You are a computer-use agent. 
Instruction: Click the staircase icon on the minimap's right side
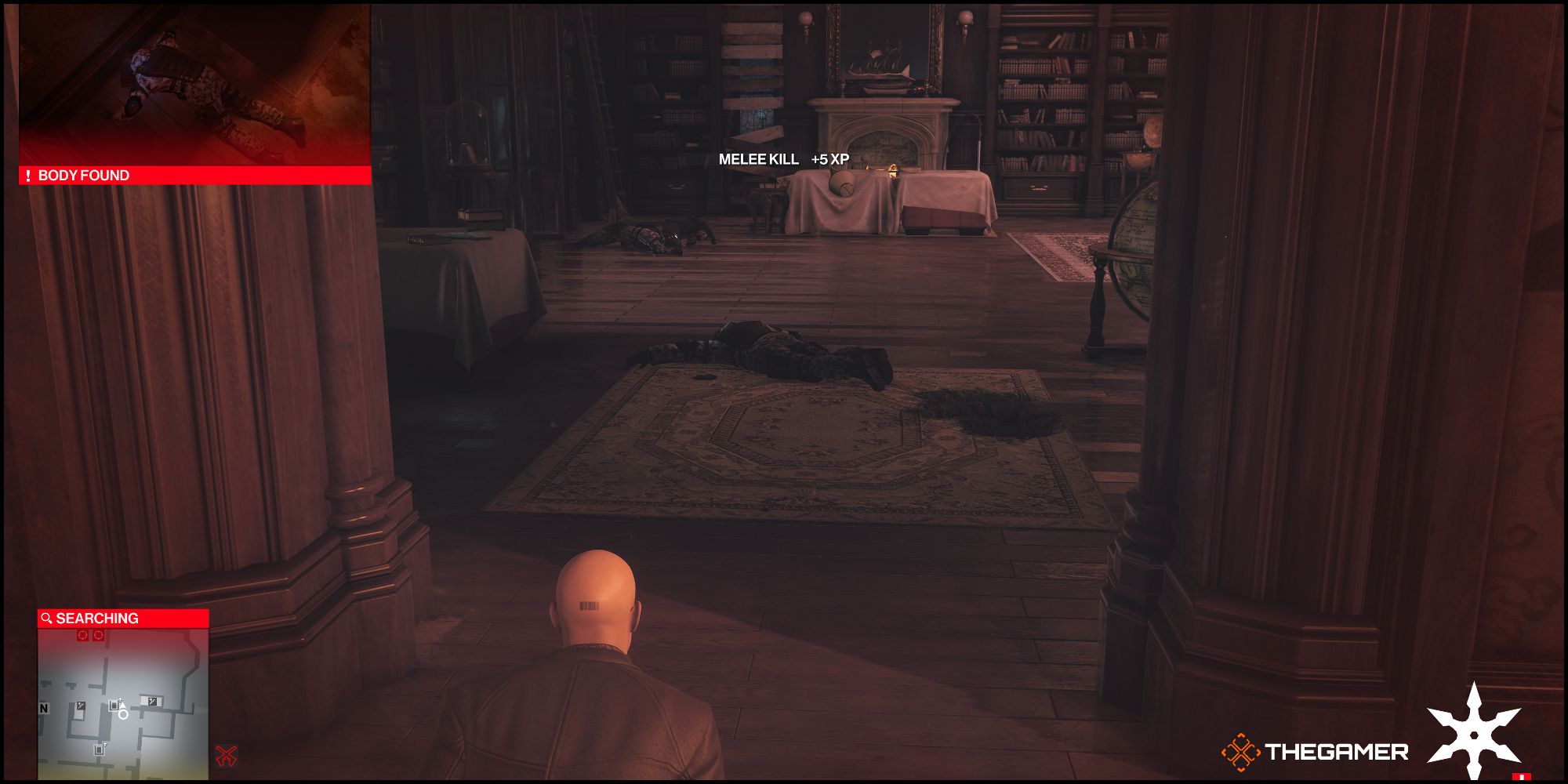(x=152, y=702)
